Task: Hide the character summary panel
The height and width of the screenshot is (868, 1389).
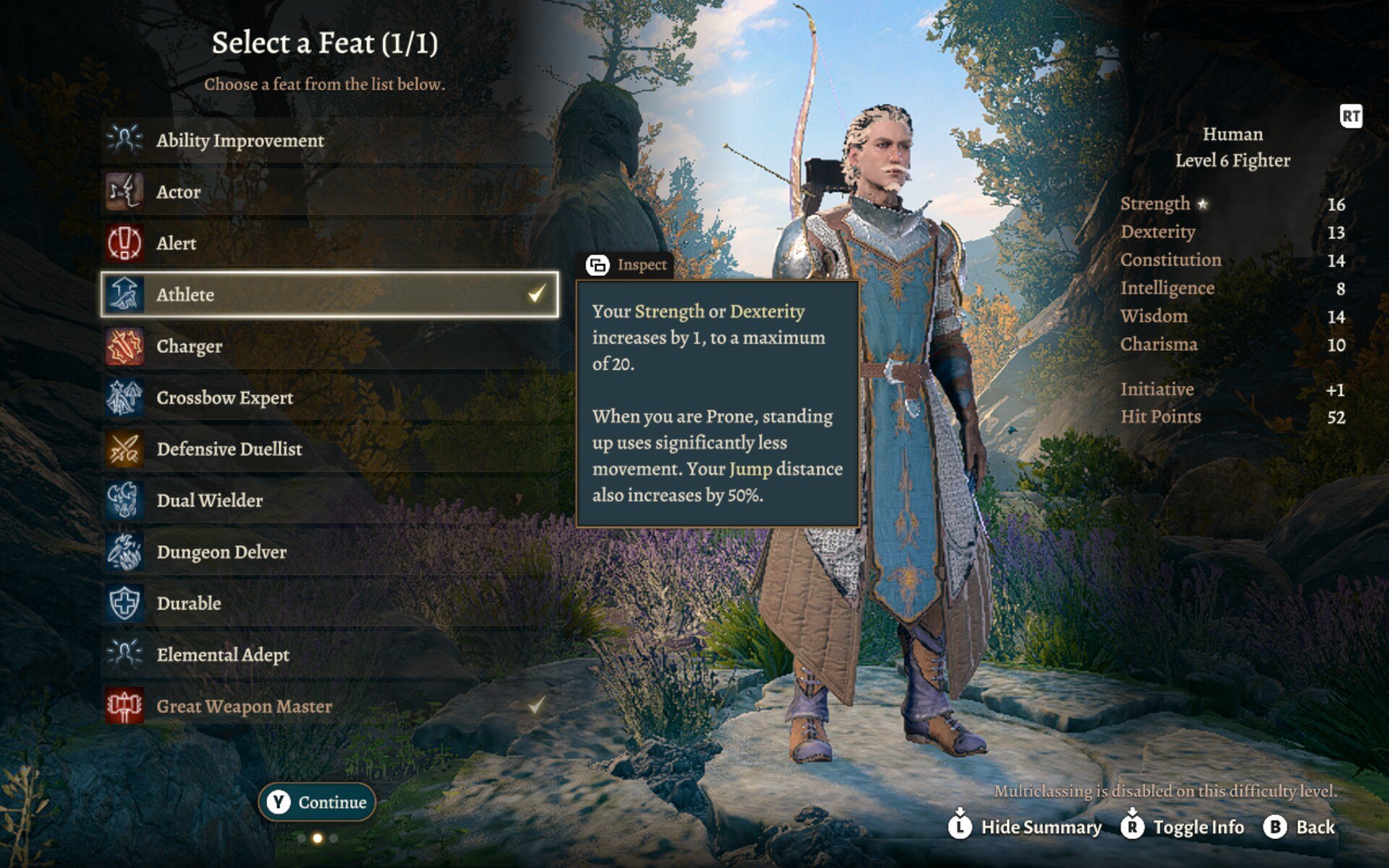Action: [x=1026, y=827]
